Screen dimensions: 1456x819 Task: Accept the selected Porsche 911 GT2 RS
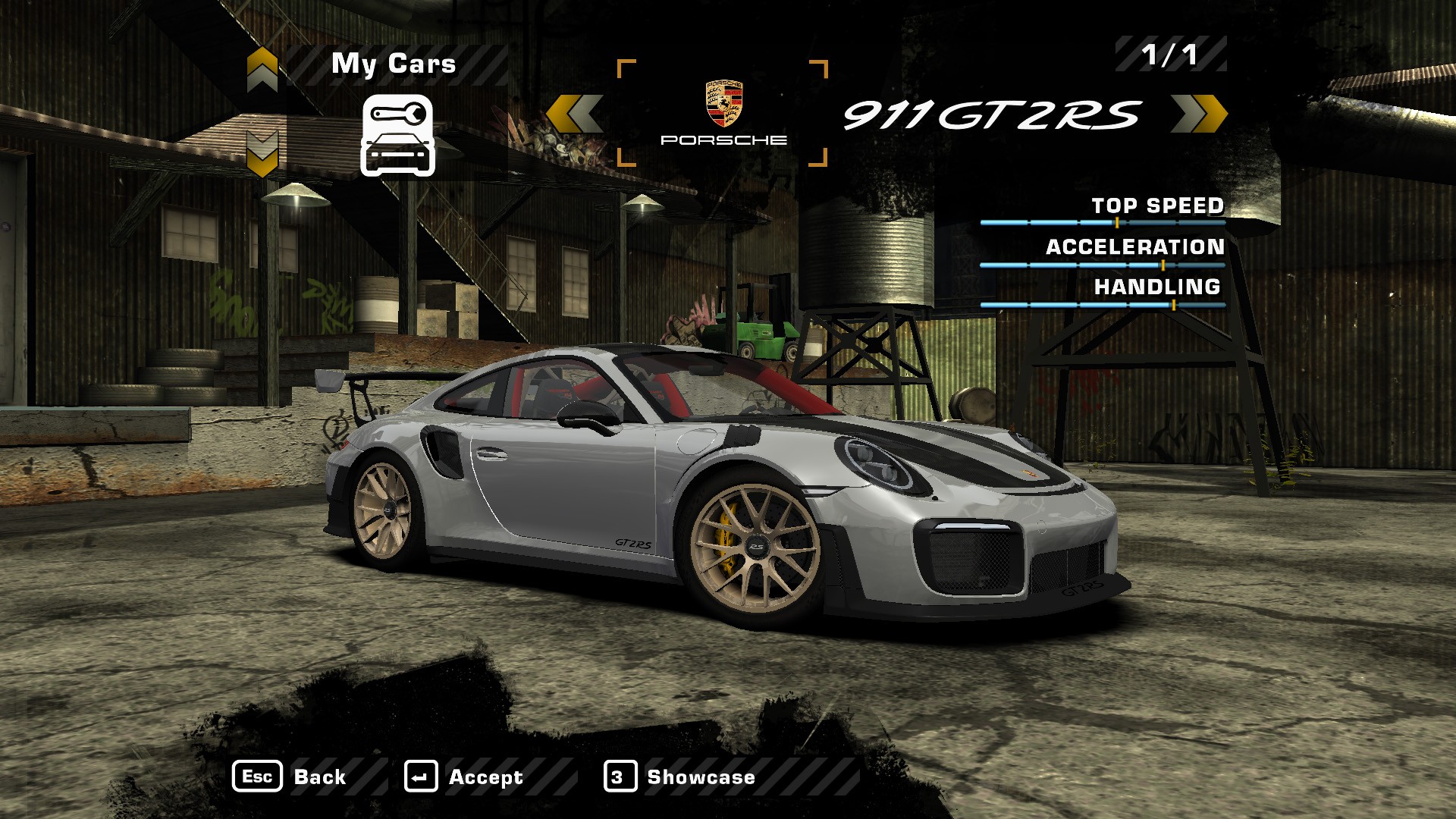click(x=464, y=777)
